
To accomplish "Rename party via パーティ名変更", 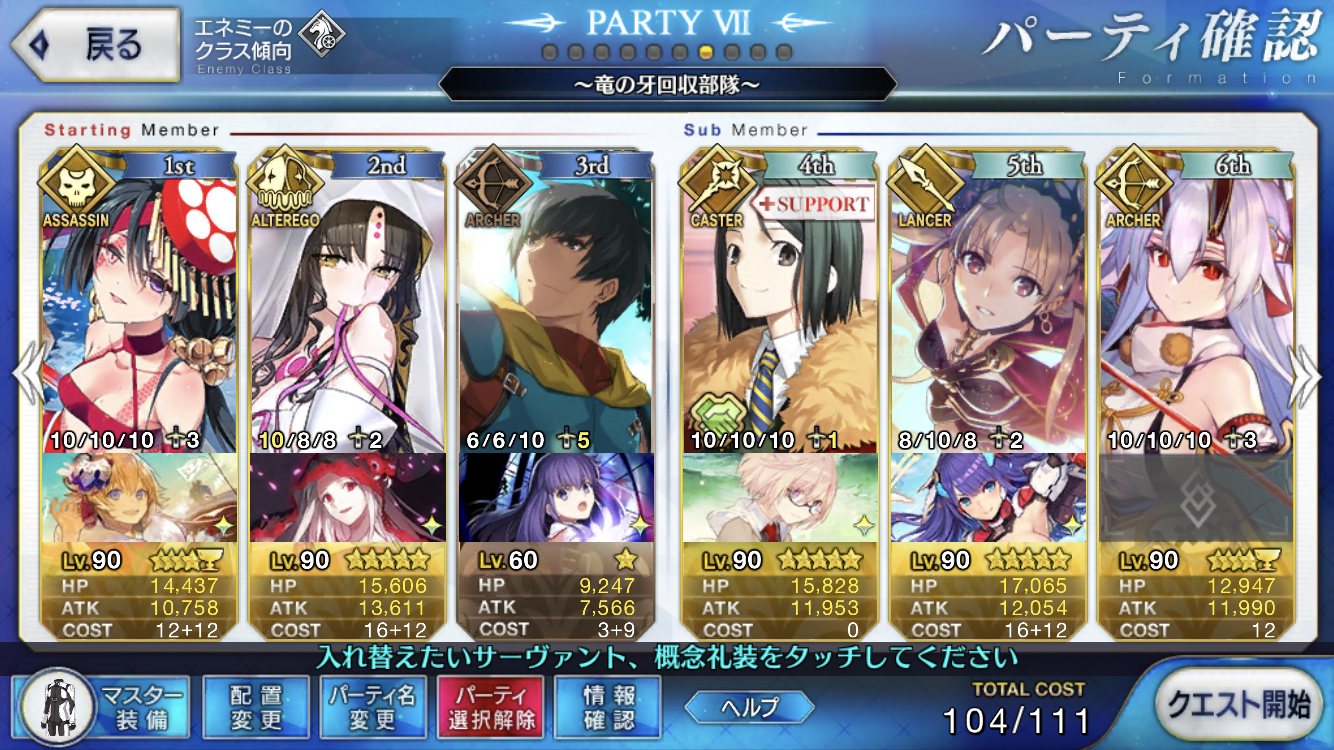I will coord(372,707).
